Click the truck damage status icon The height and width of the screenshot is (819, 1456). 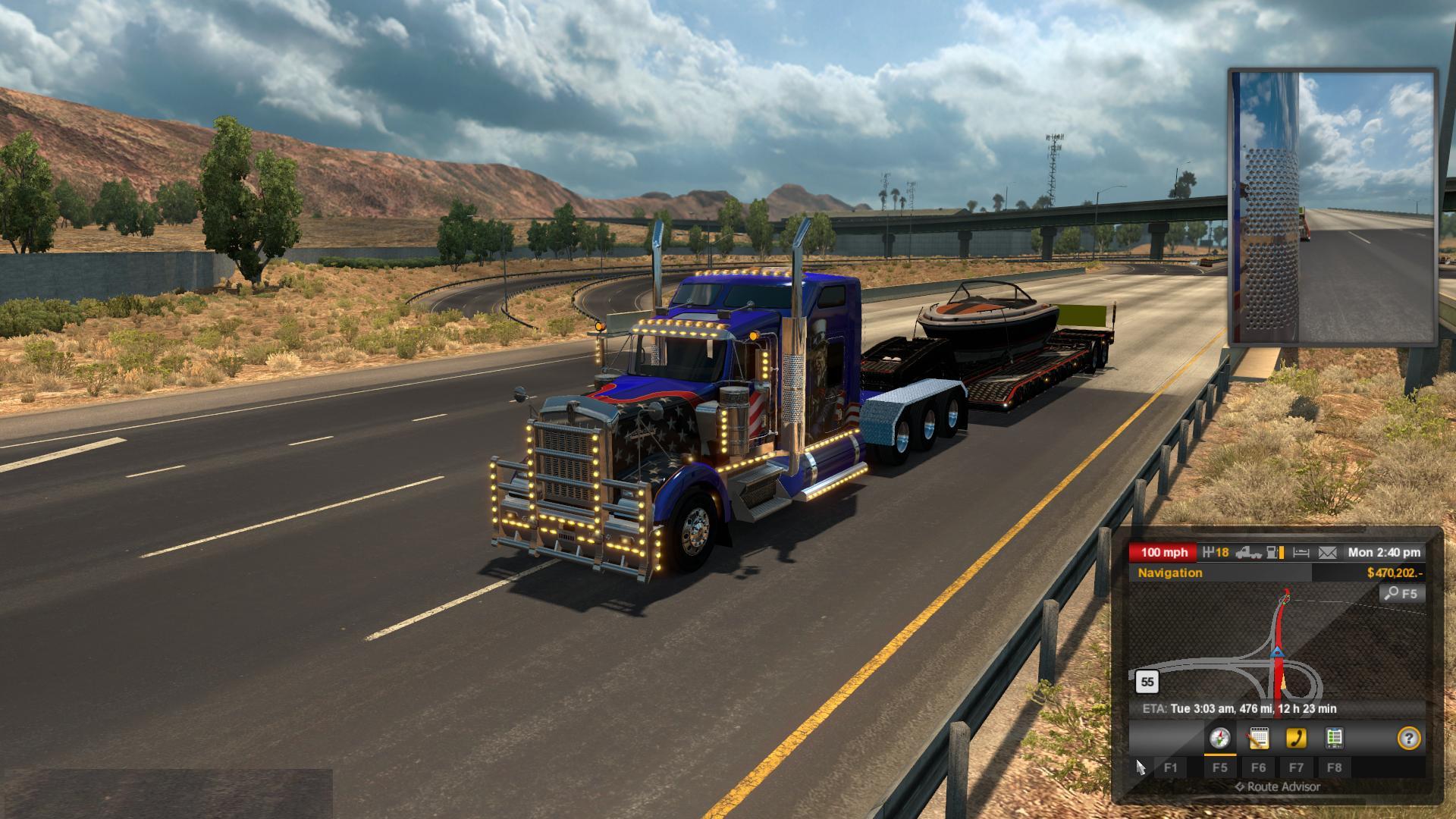[1248, 553]
